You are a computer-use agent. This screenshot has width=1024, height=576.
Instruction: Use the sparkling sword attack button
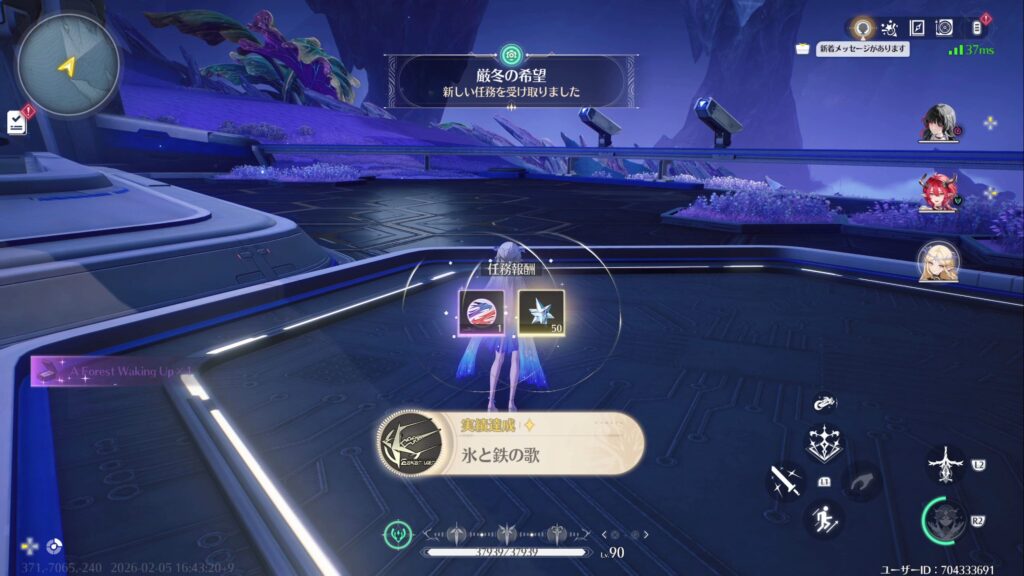(786, 481)
